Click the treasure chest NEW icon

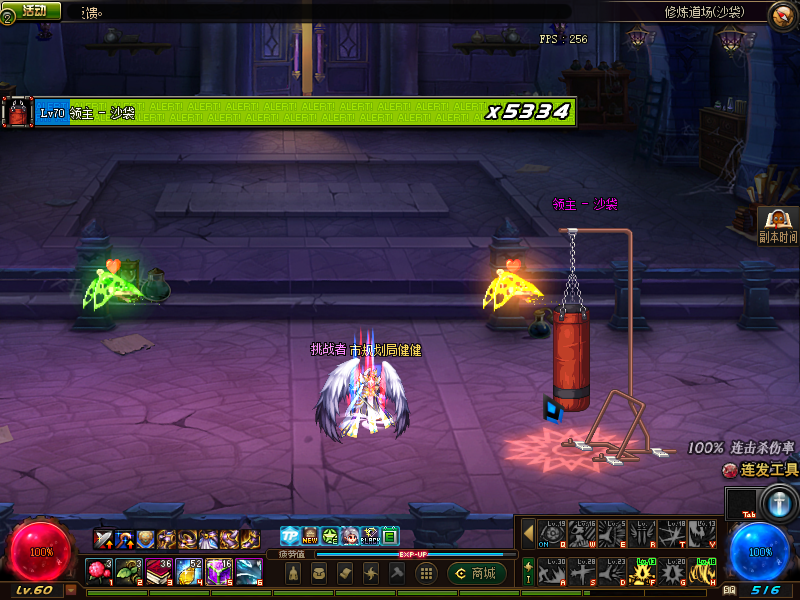(310, 536)
